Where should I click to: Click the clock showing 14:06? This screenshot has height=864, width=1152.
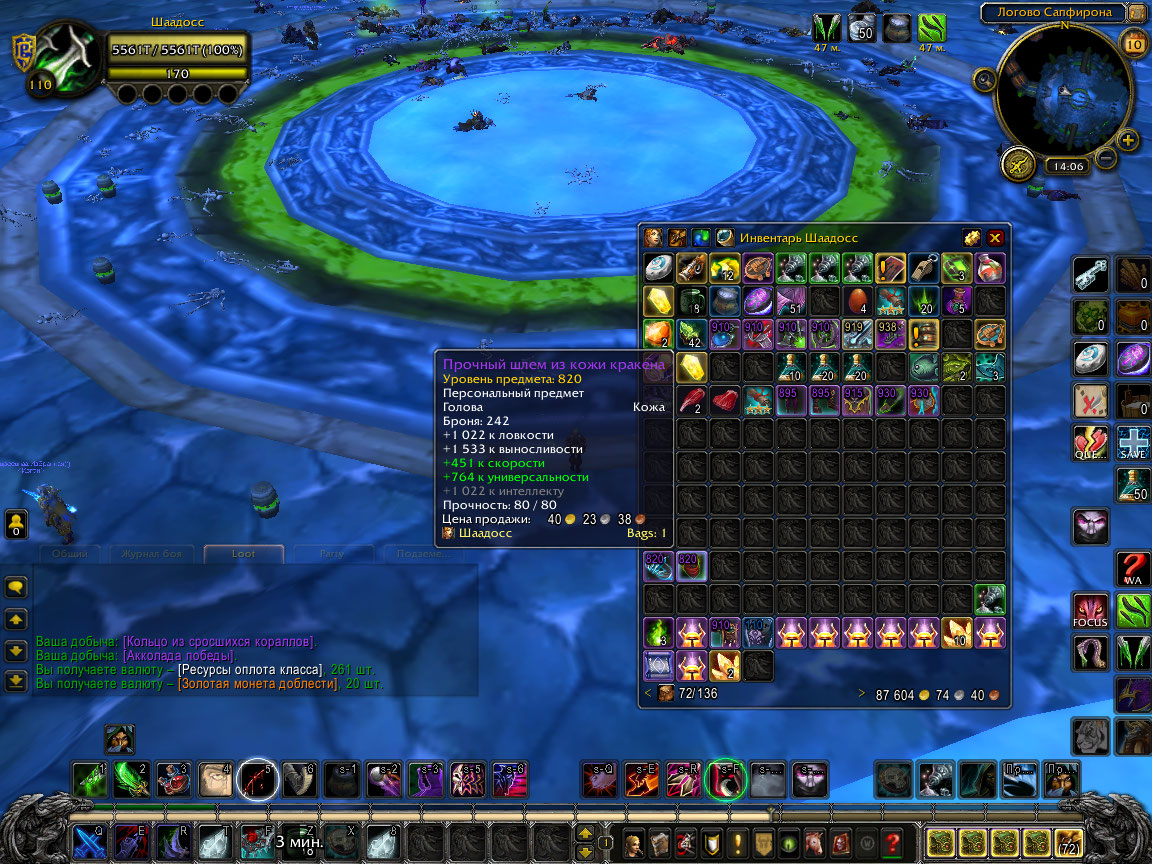(1067, 167)
